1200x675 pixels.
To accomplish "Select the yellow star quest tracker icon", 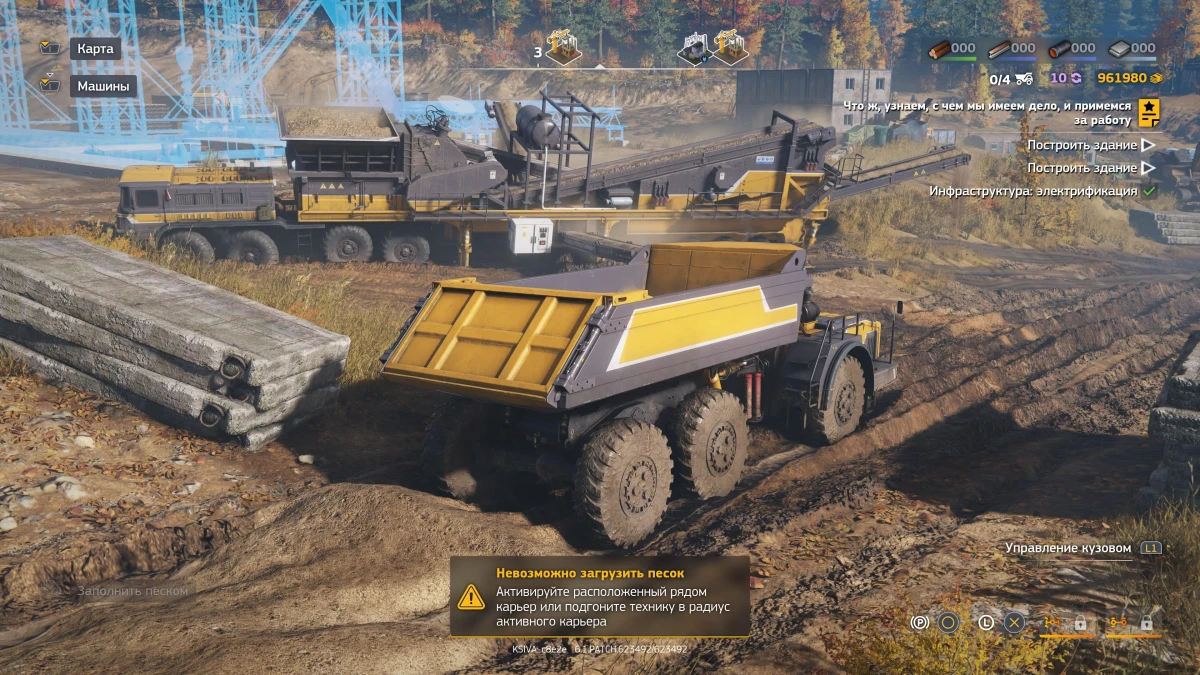I will click(1149, 112).
